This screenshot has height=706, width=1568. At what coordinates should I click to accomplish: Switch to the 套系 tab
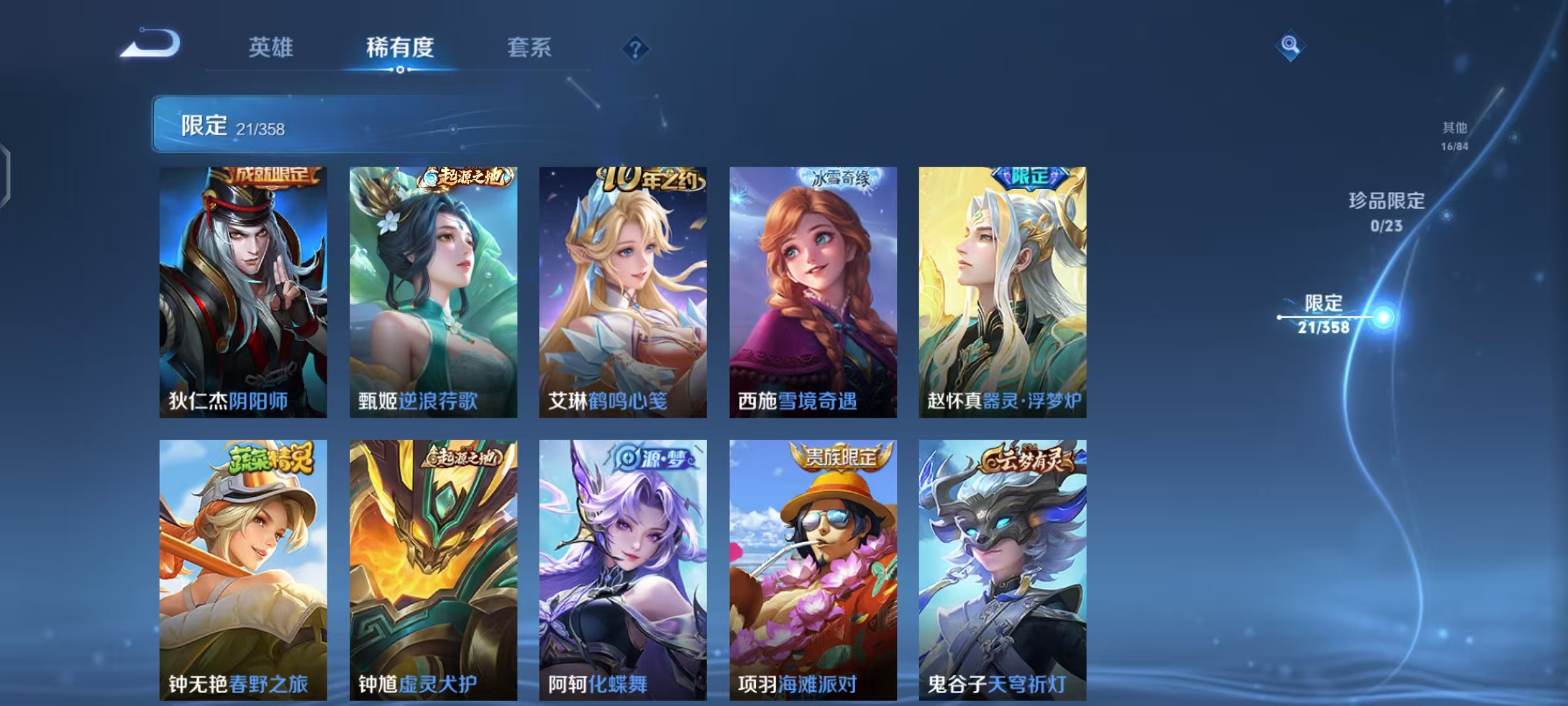[529, 48]
